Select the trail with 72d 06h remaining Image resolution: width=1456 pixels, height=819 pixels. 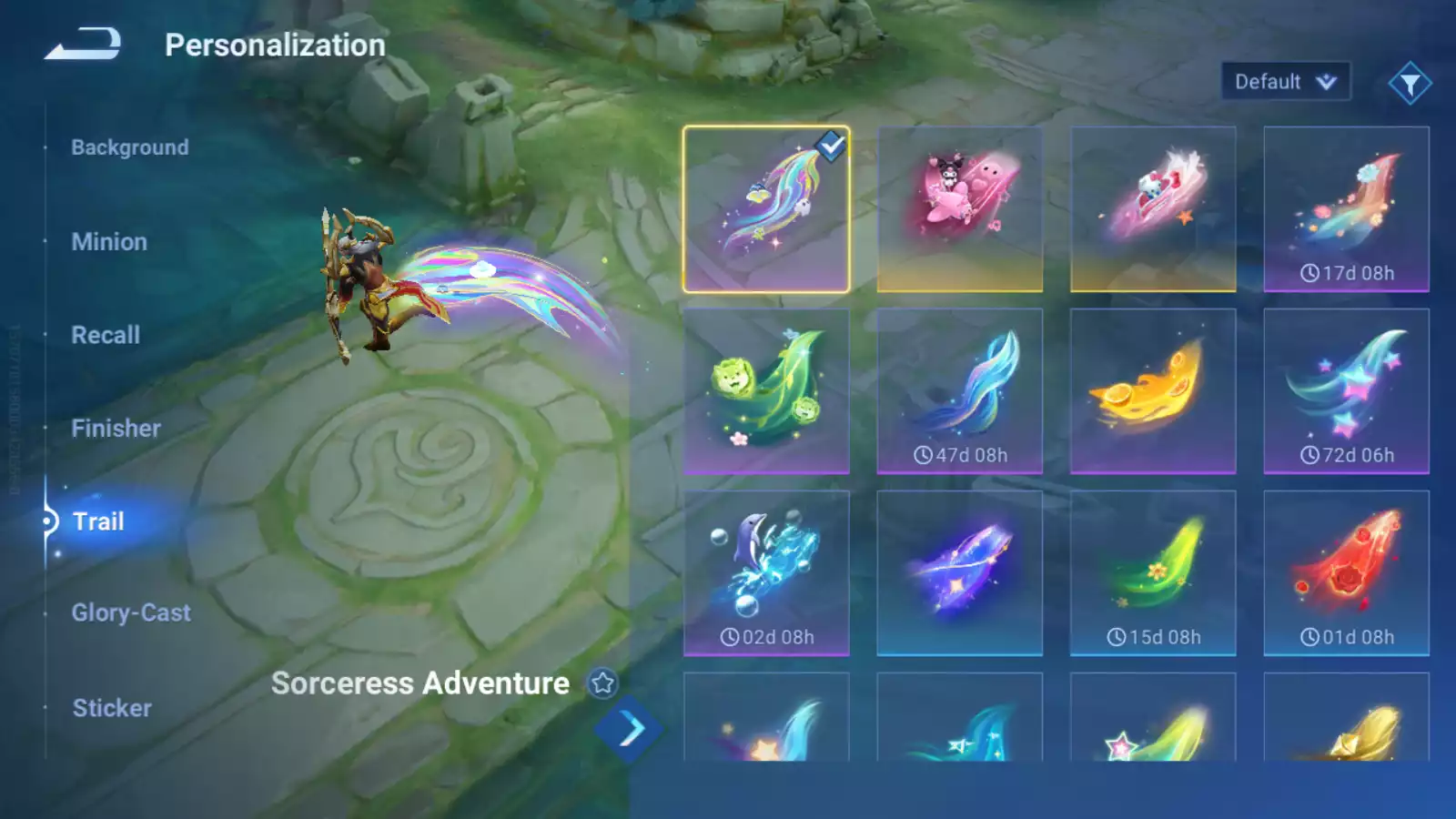coord(1346,391)
